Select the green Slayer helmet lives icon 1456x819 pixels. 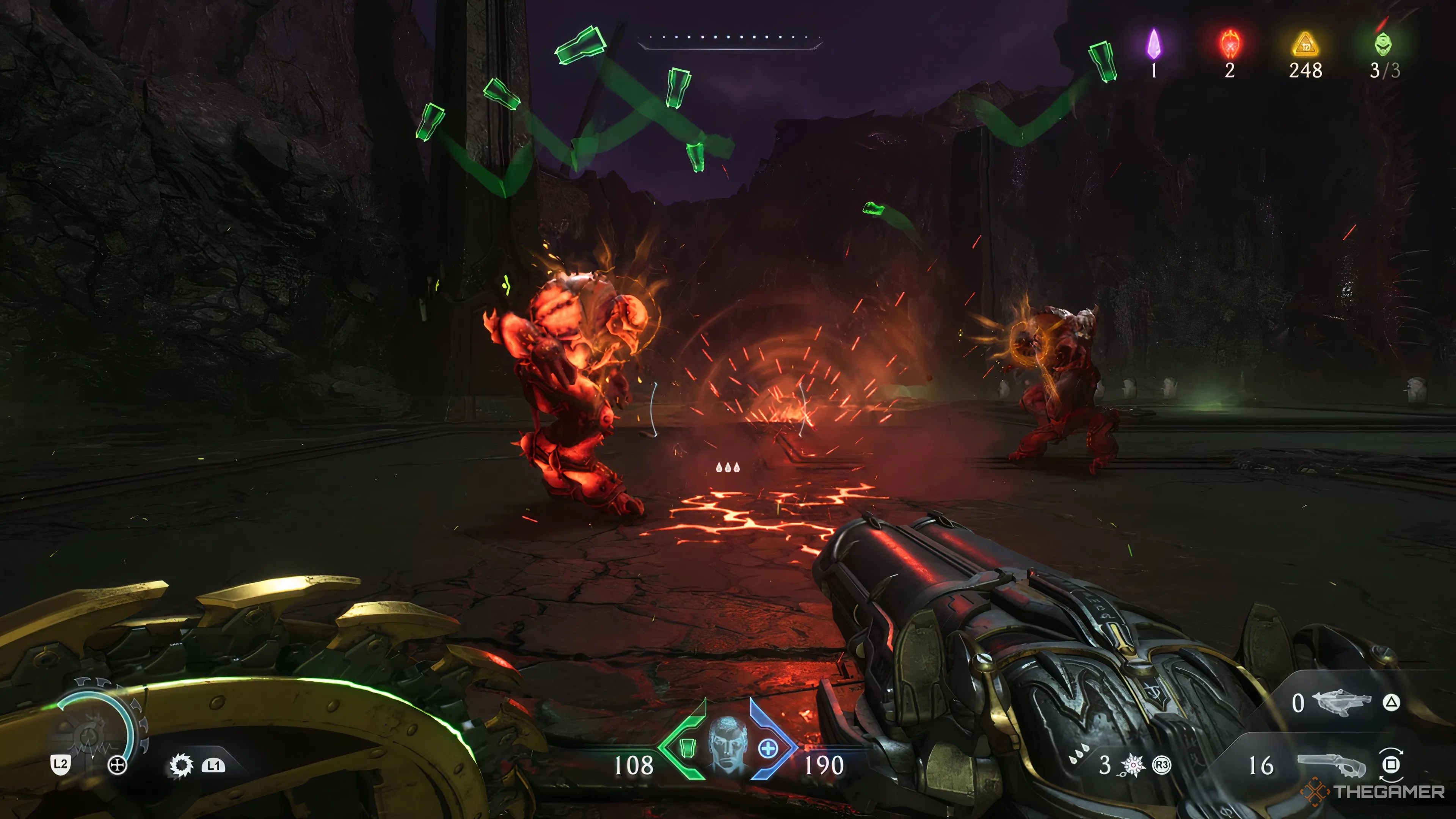[1382, 44]
